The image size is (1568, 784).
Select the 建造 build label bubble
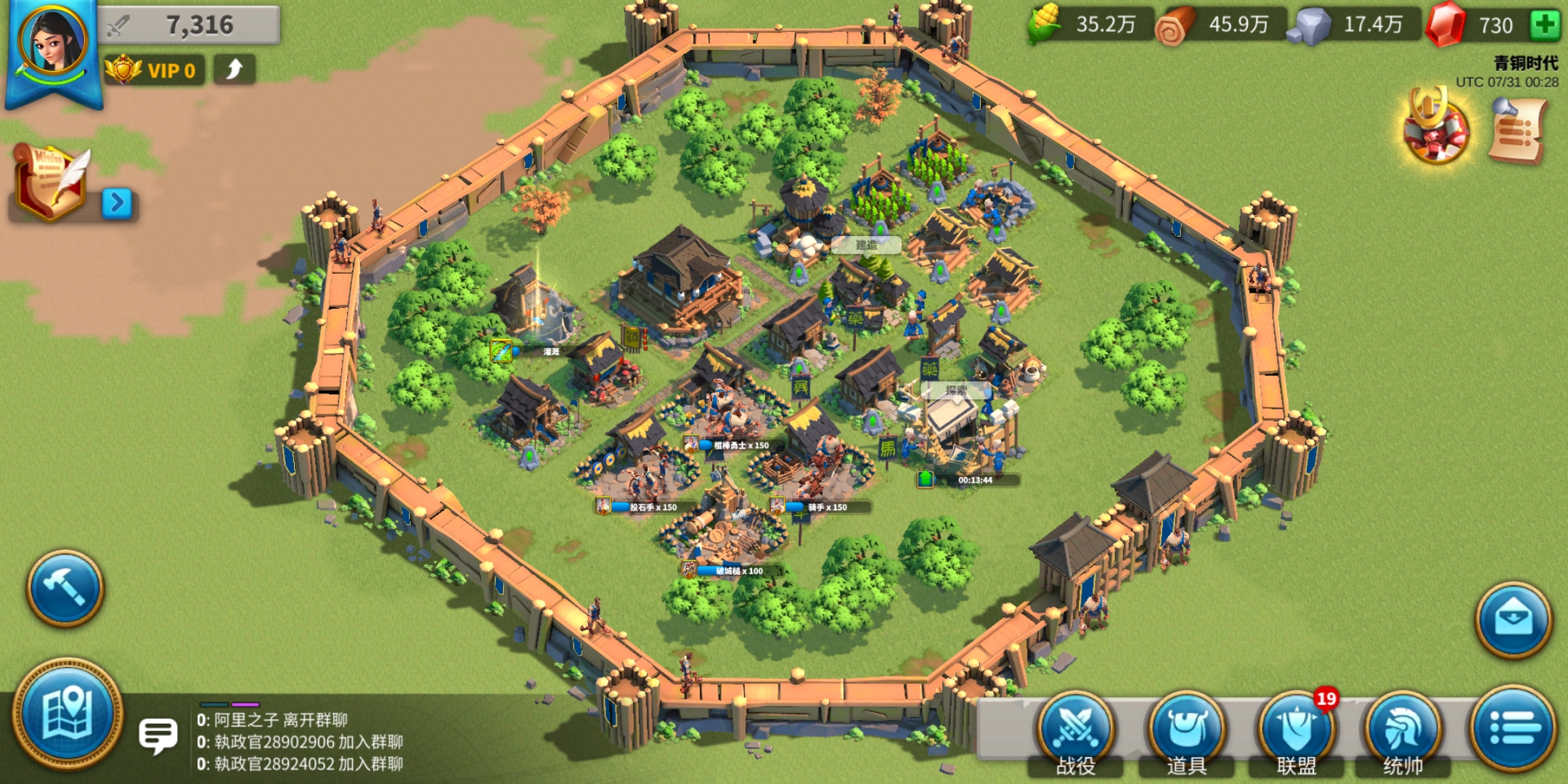click(866, 245)
